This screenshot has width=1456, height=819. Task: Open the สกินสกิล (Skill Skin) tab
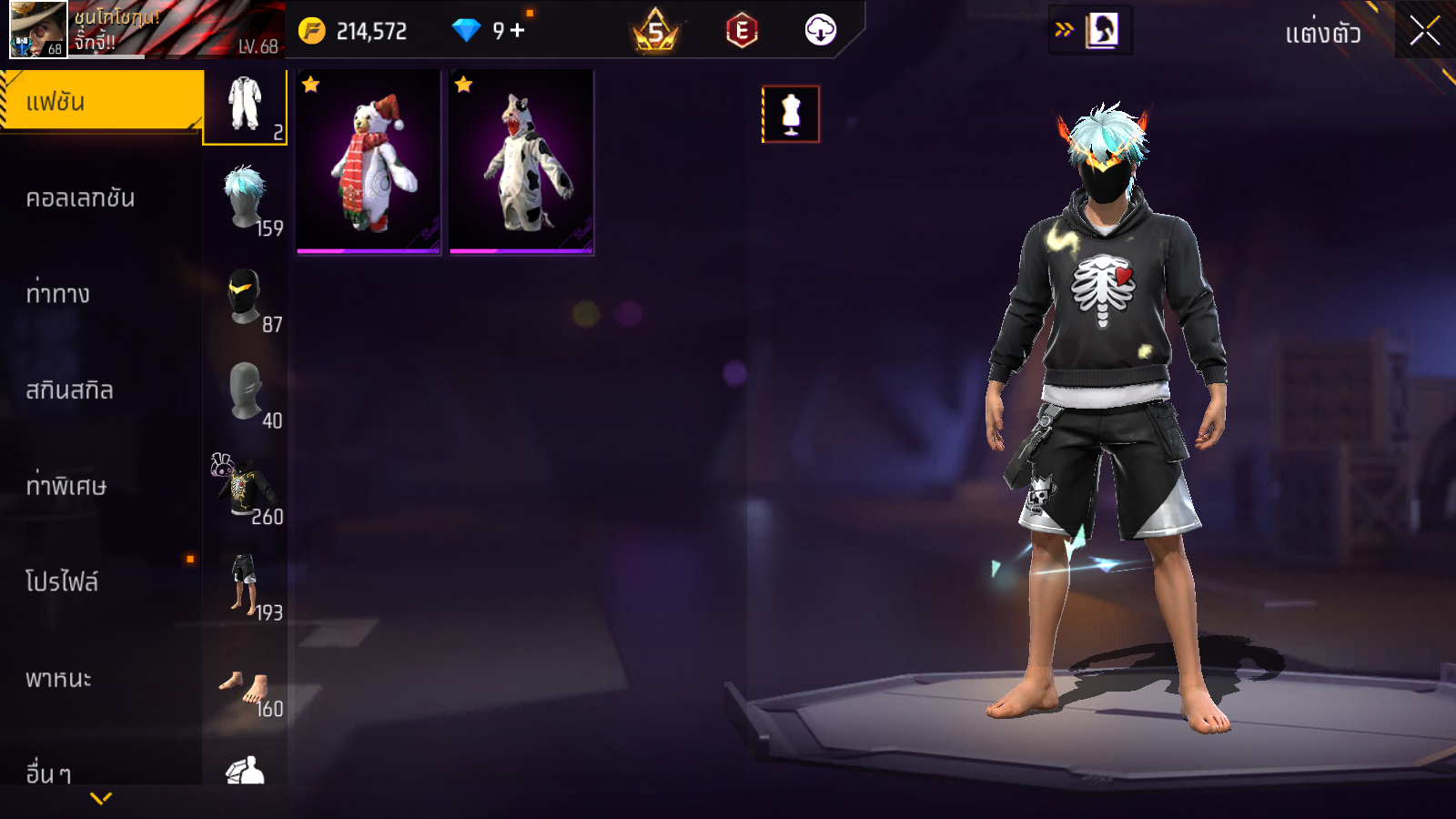coord(69,390)
